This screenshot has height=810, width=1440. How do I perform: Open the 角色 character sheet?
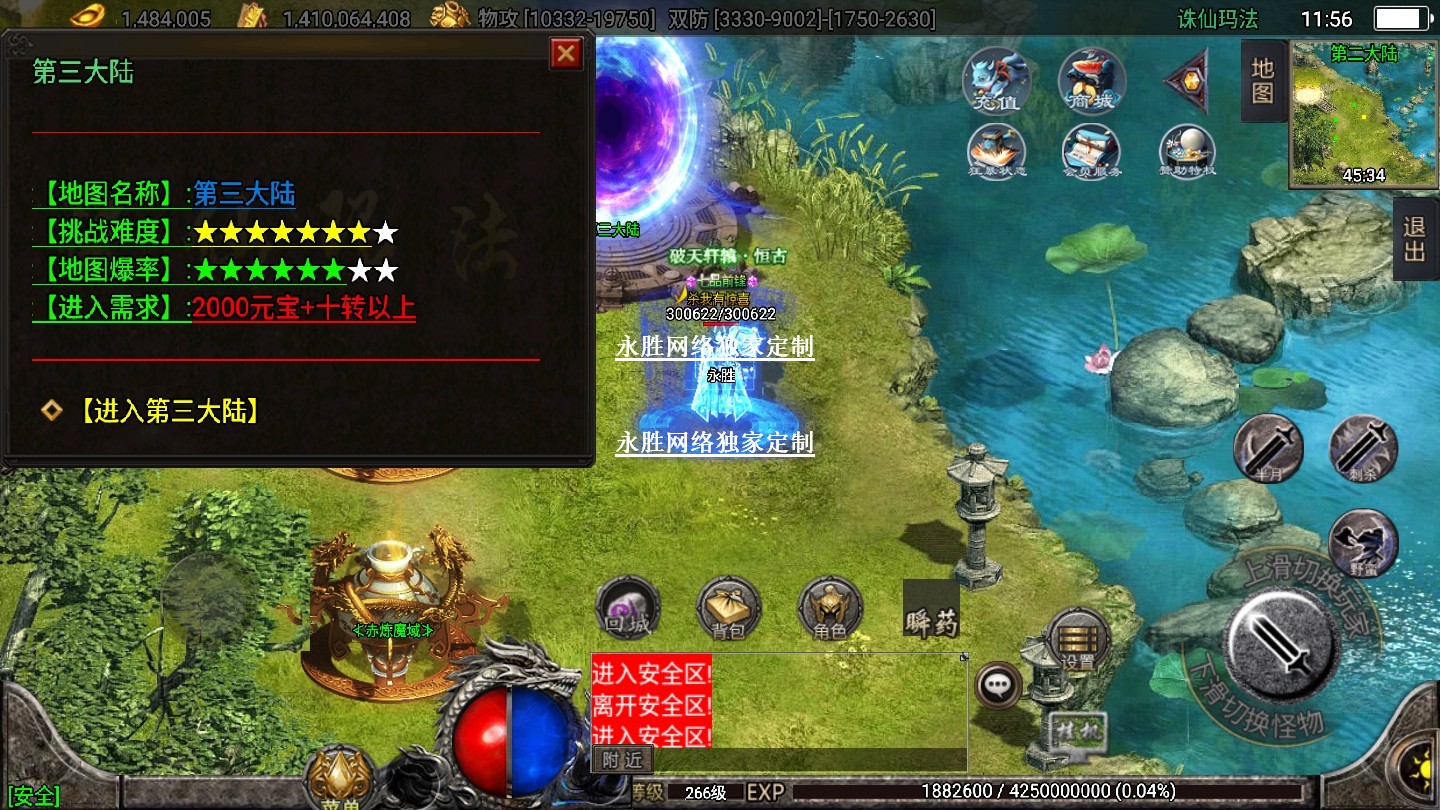(830, 608)
